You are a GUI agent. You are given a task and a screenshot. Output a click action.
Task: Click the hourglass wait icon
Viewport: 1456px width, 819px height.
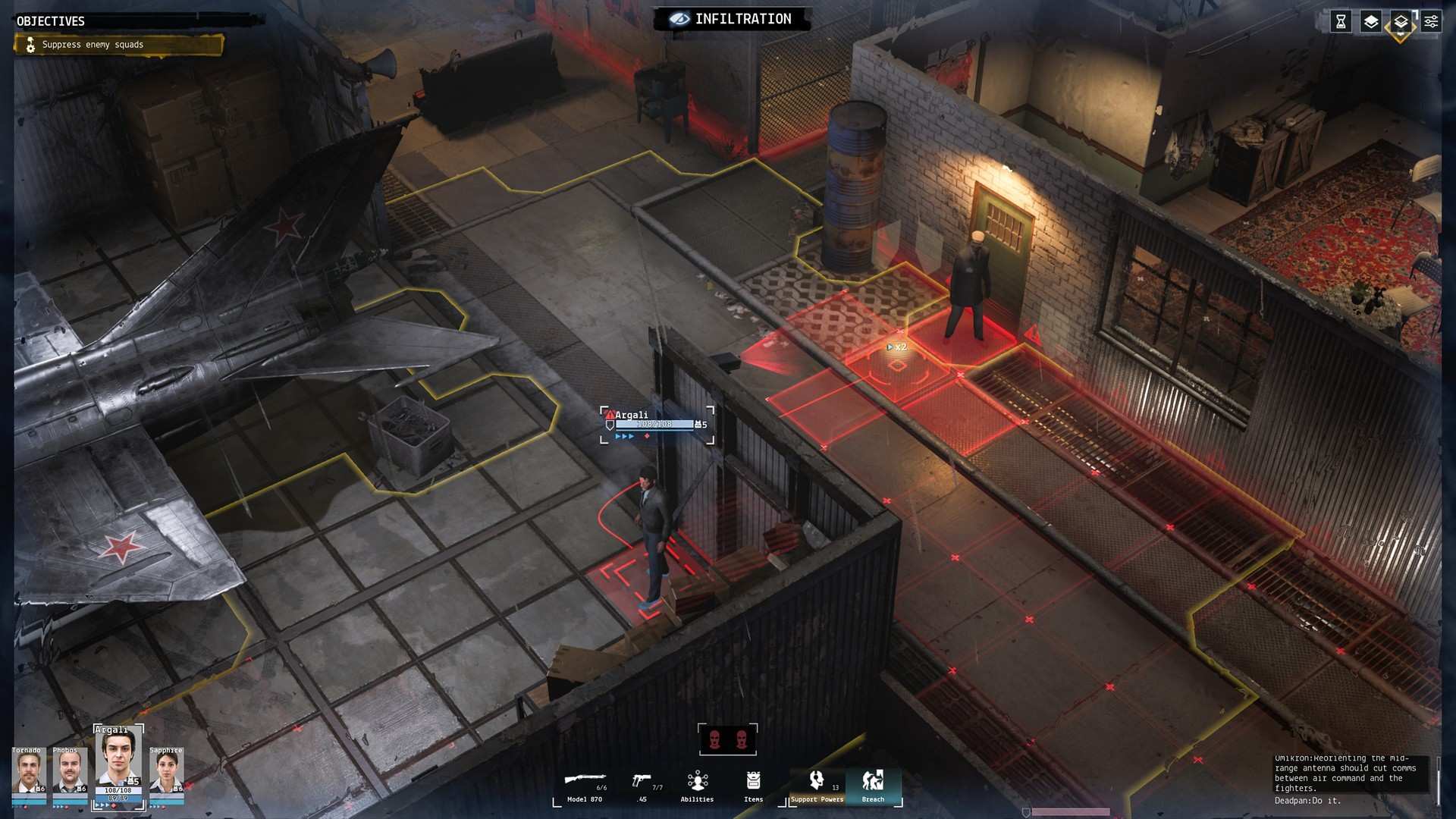[x=1341, y=21]
